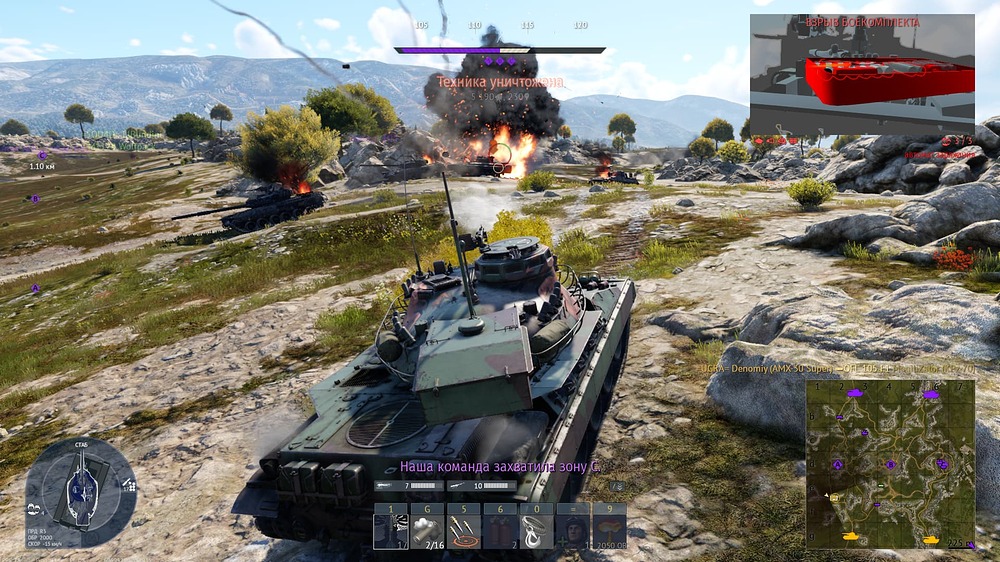Choose the crew replenishment slot
This screenshot has height=562, width=1000.
(x=573, y=526)
